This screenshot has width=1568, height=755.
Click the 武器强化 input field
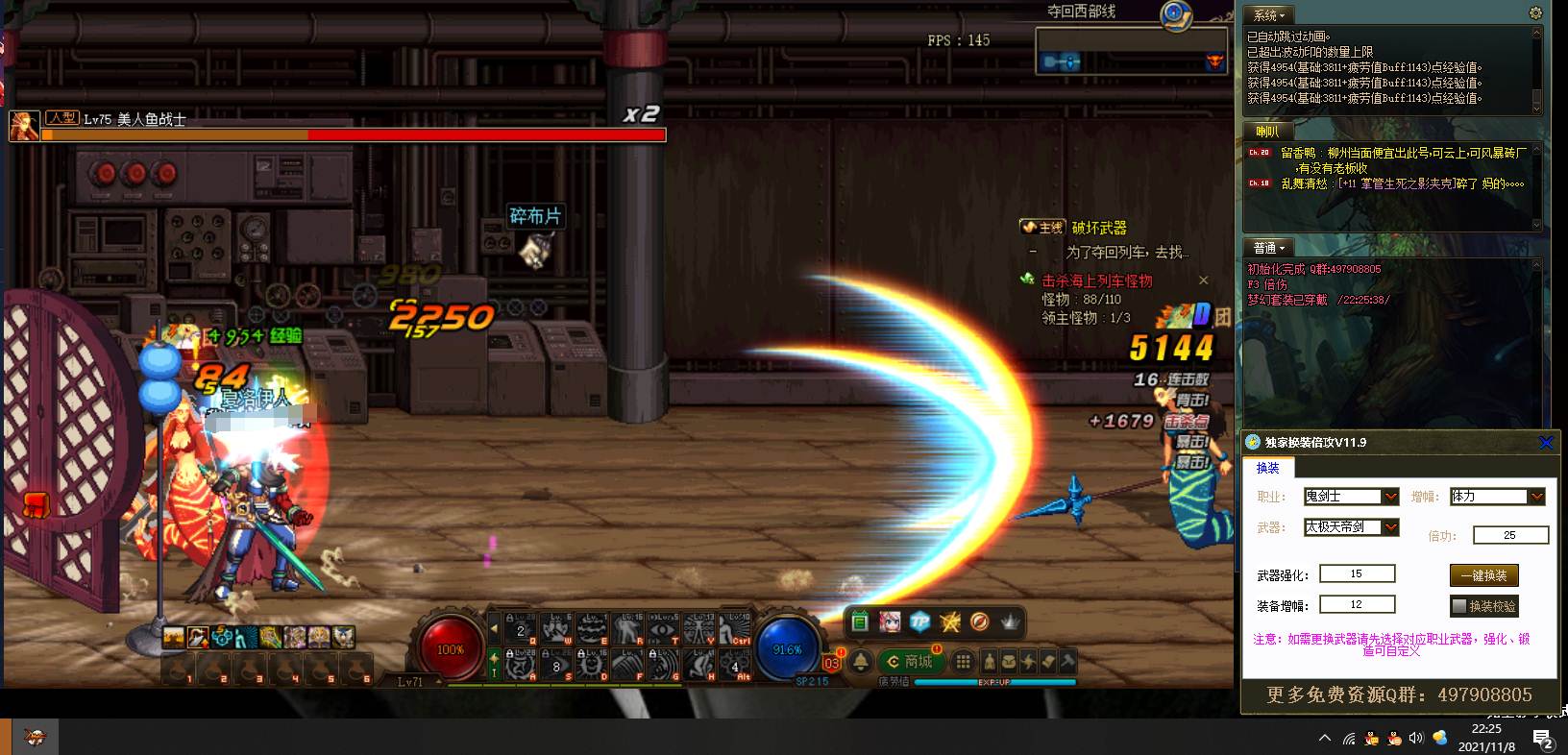(x=1357, y=573)
